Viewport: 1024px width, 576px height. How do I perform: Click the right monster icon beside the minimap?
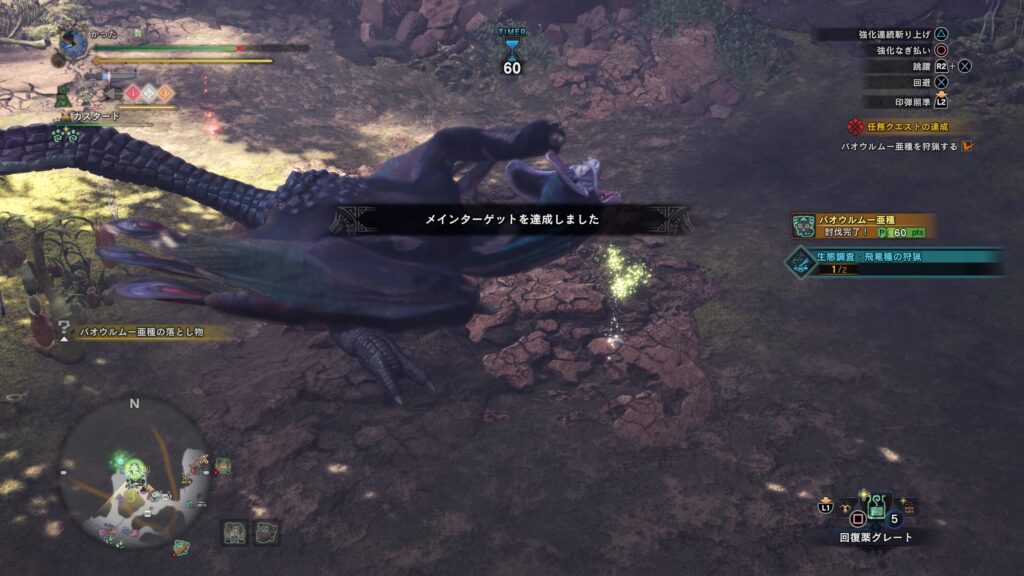tap(266, 532)
